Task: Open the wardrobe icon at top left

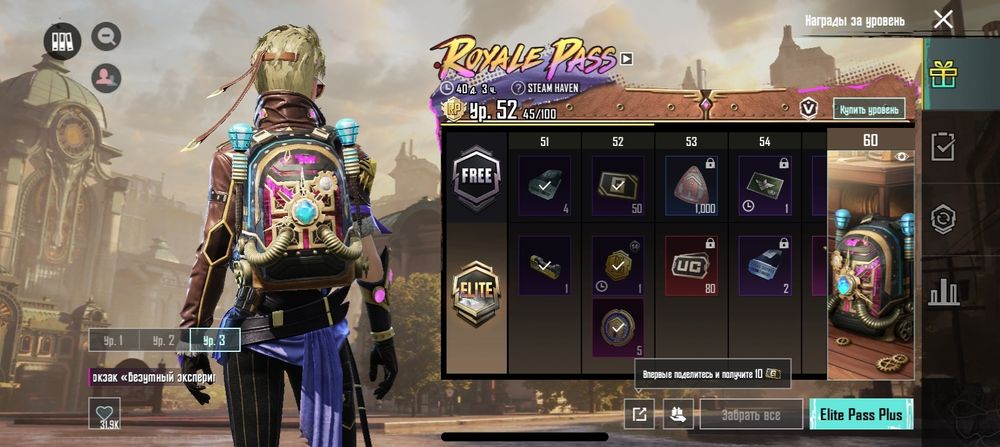Action: tap(62, 42)
